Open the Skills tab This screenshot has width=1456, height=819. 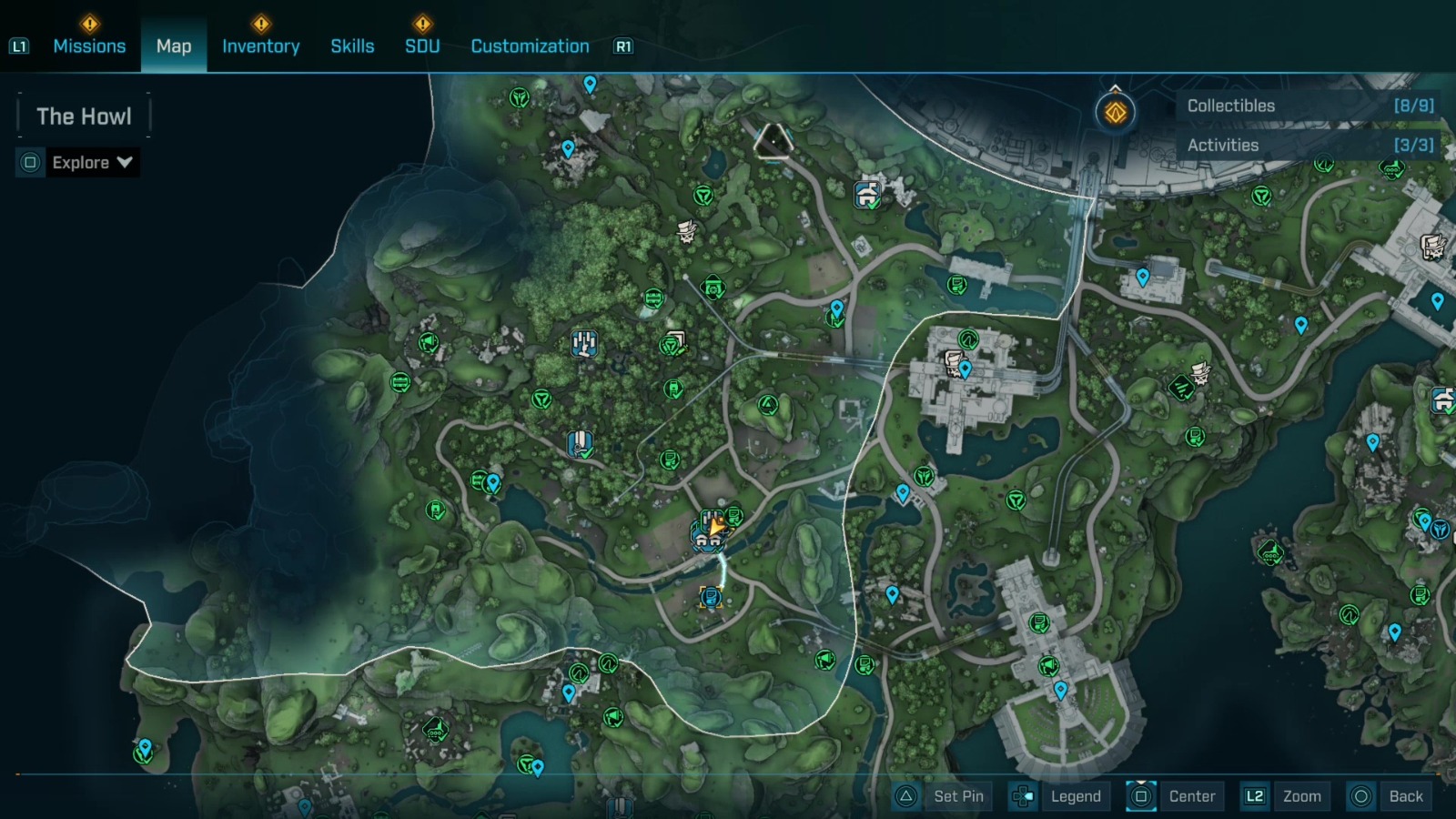point(351,45)
